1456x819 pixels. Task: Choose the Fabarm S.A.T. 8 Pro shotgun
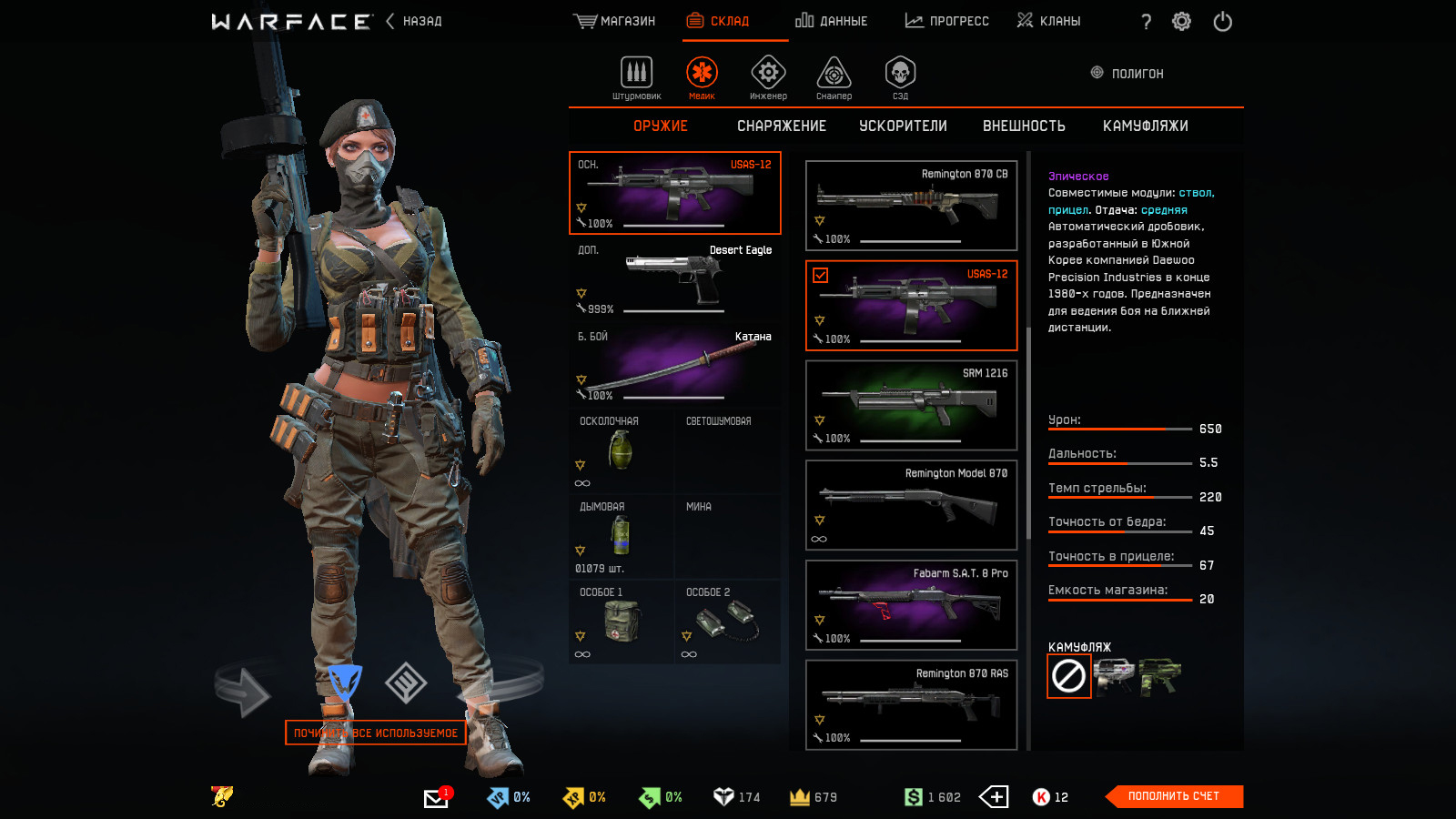tap(911, 605)
